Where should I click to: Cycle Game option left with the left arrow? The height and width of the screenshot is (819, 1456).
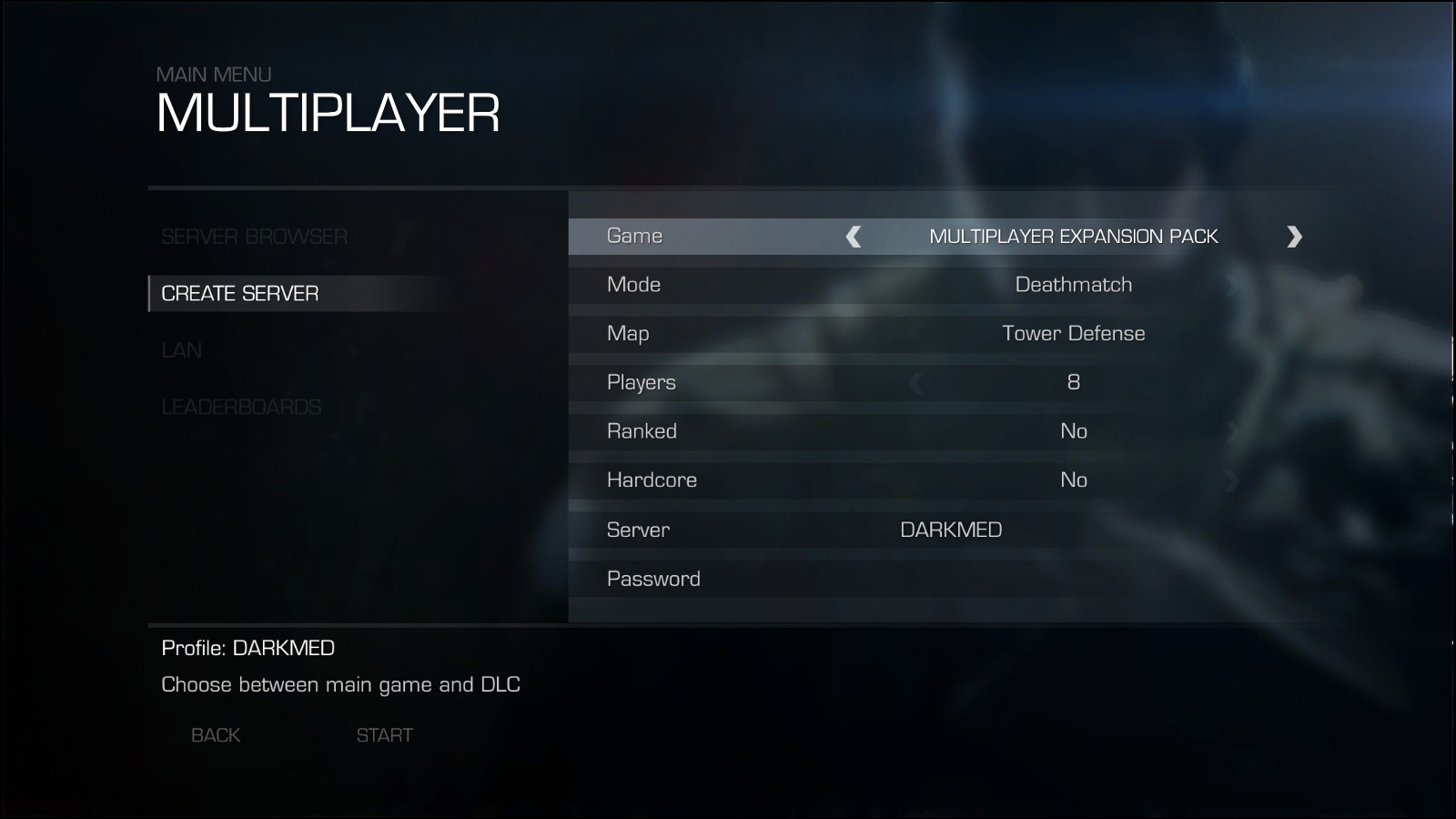click(x=852, y=236)
